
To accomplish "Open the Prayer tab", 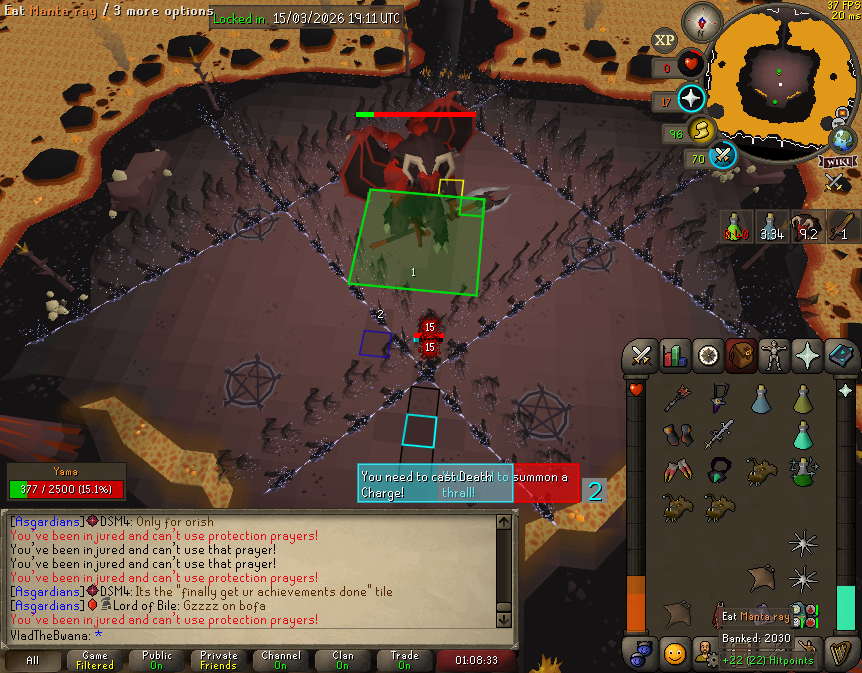I will [x=807, y=356].
